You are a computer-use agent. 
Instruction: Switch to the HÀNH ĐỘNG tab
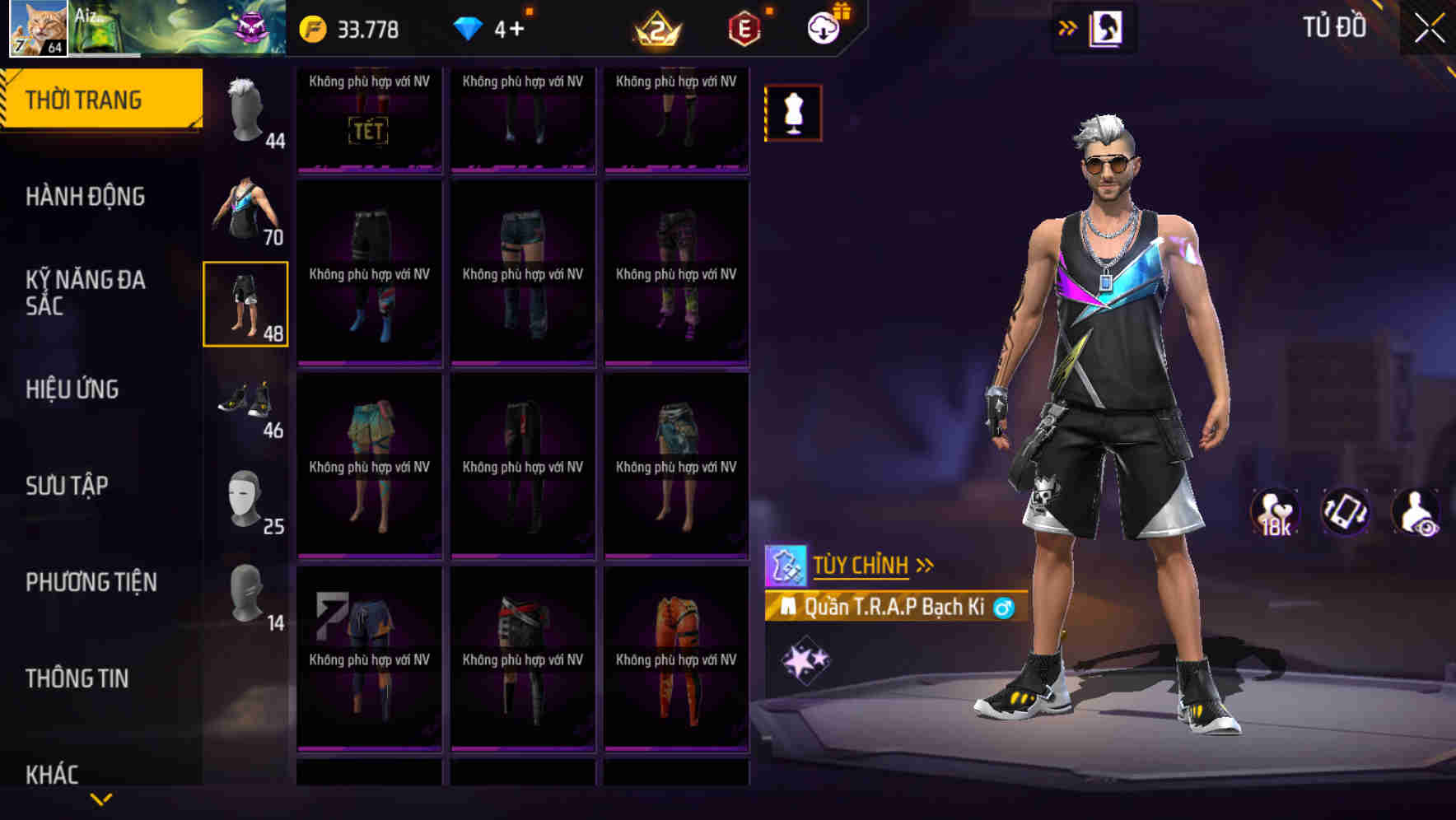pyautogui.click(x=86, y=198)
